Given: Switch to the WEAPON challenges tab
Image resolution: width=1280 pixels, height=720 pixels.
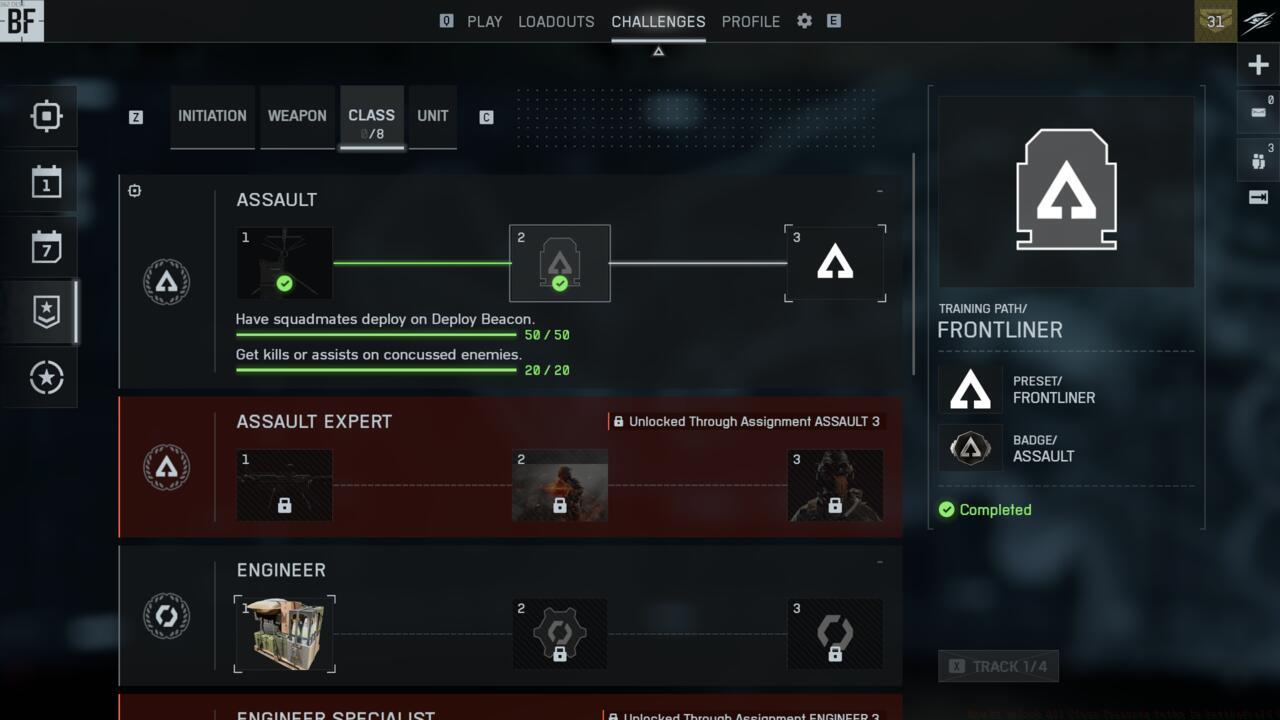Looking at the screenshot, I should point(297,116).
